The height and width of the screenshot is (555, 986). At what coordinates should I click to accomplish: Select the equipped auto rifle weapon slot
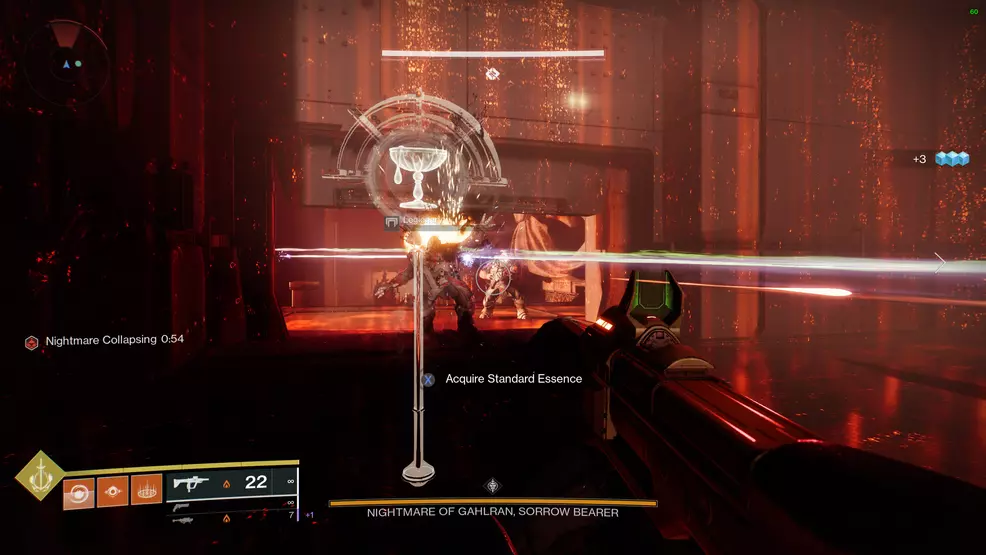pos(232,482)
